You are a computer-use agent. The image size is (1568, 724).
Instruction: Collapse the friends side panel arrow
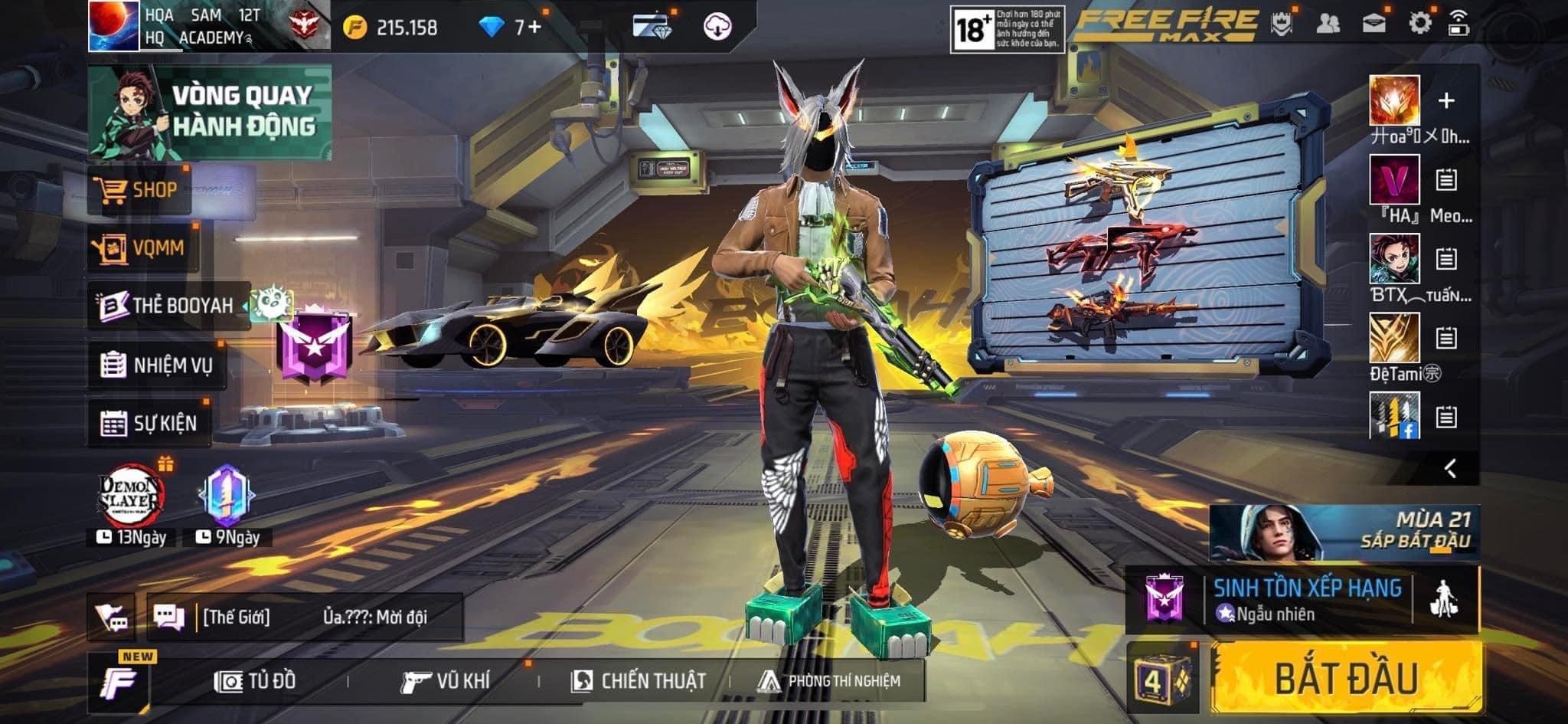point(1449,468)
